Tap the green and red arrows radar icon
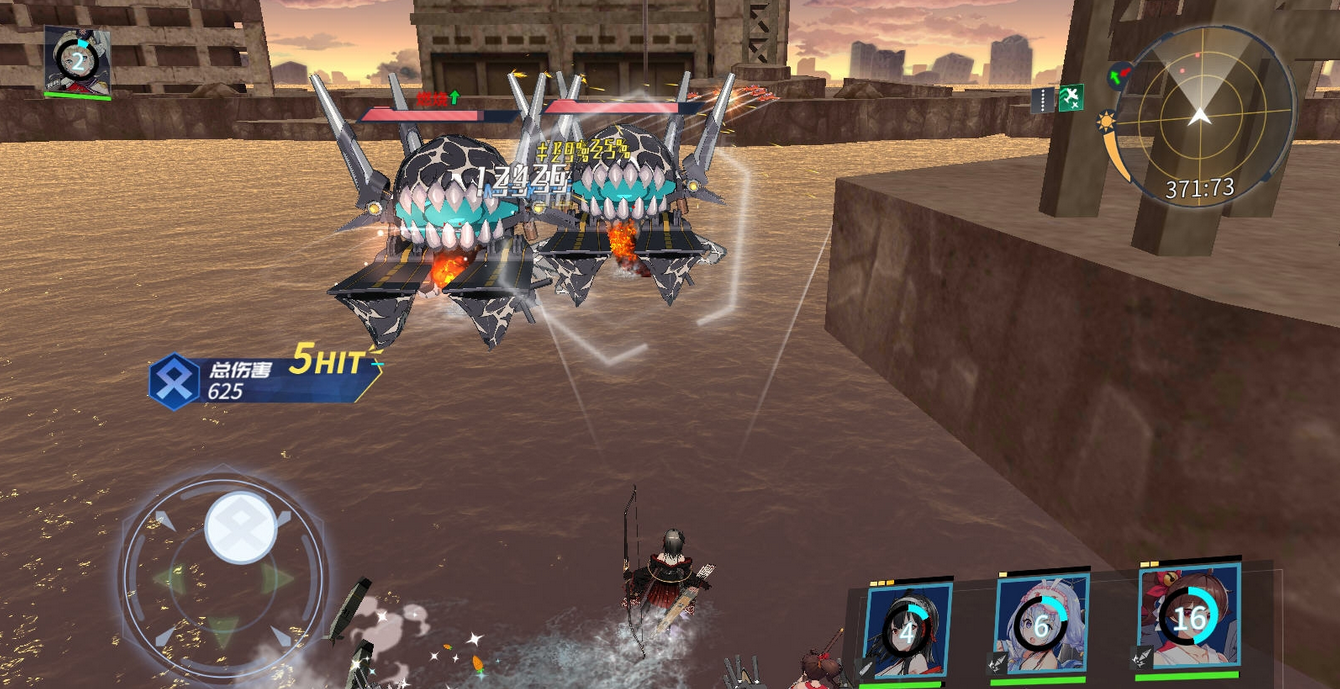Viewport: 1340px width, 689px height. click(x=1119, y=74)
